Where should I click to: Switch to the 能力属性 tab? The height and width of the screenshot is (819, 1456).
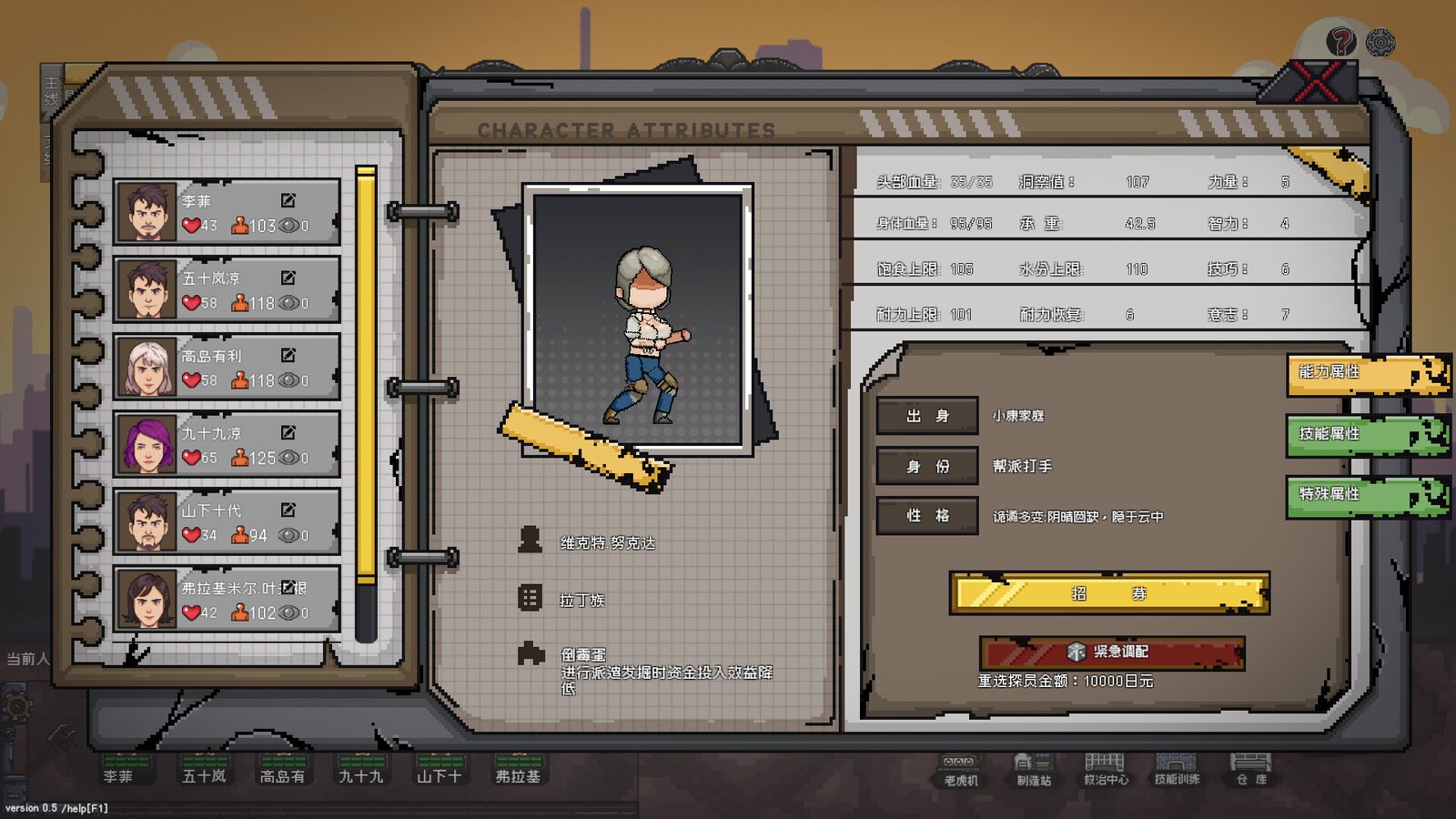click(1365, 373)
